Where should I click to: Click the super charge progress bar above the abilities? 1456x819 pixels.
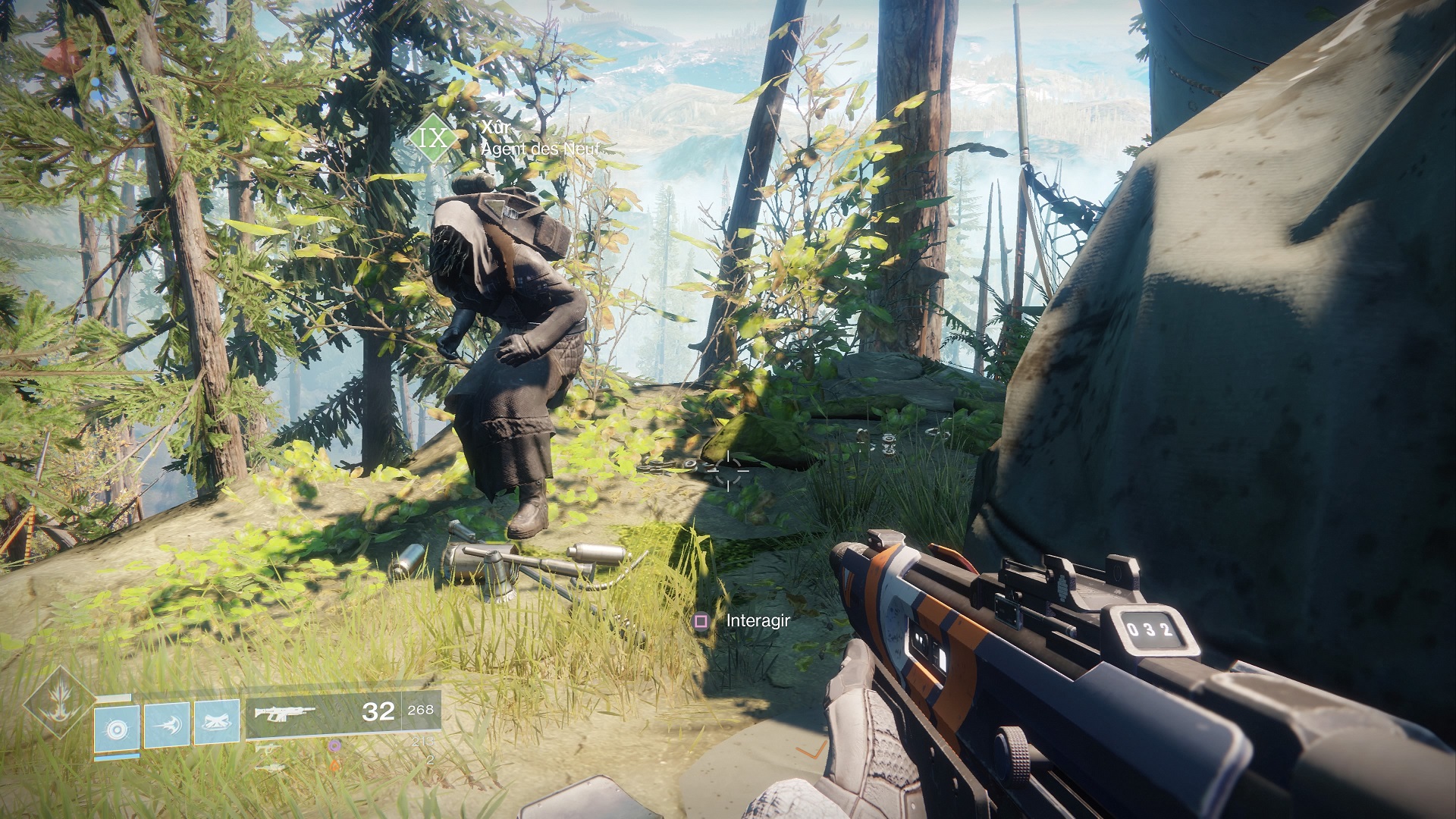(x=114, y=696)
